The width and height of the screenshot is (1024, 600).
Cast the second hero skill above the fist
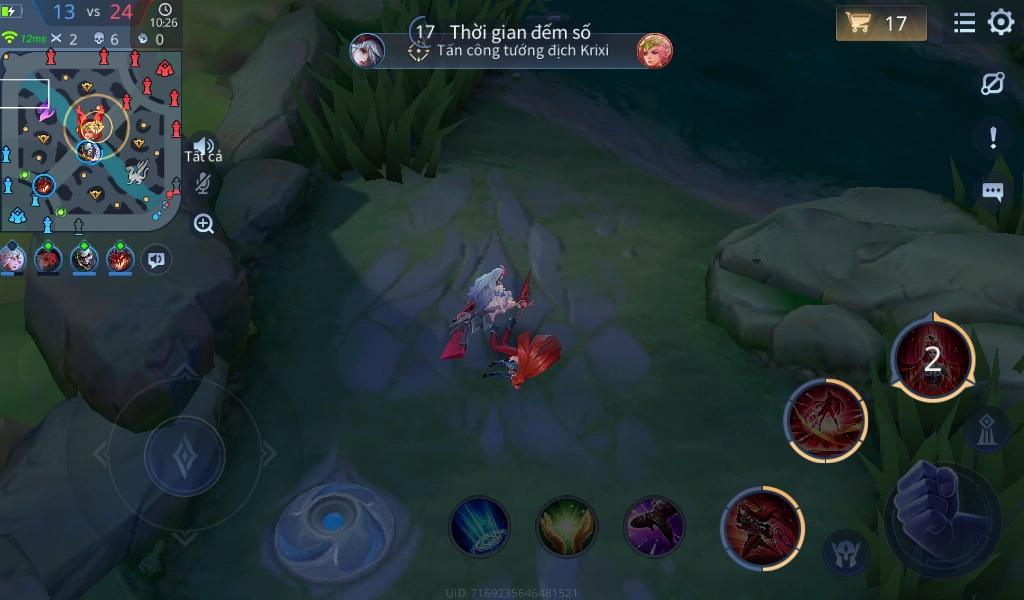(x=826, y=420)
